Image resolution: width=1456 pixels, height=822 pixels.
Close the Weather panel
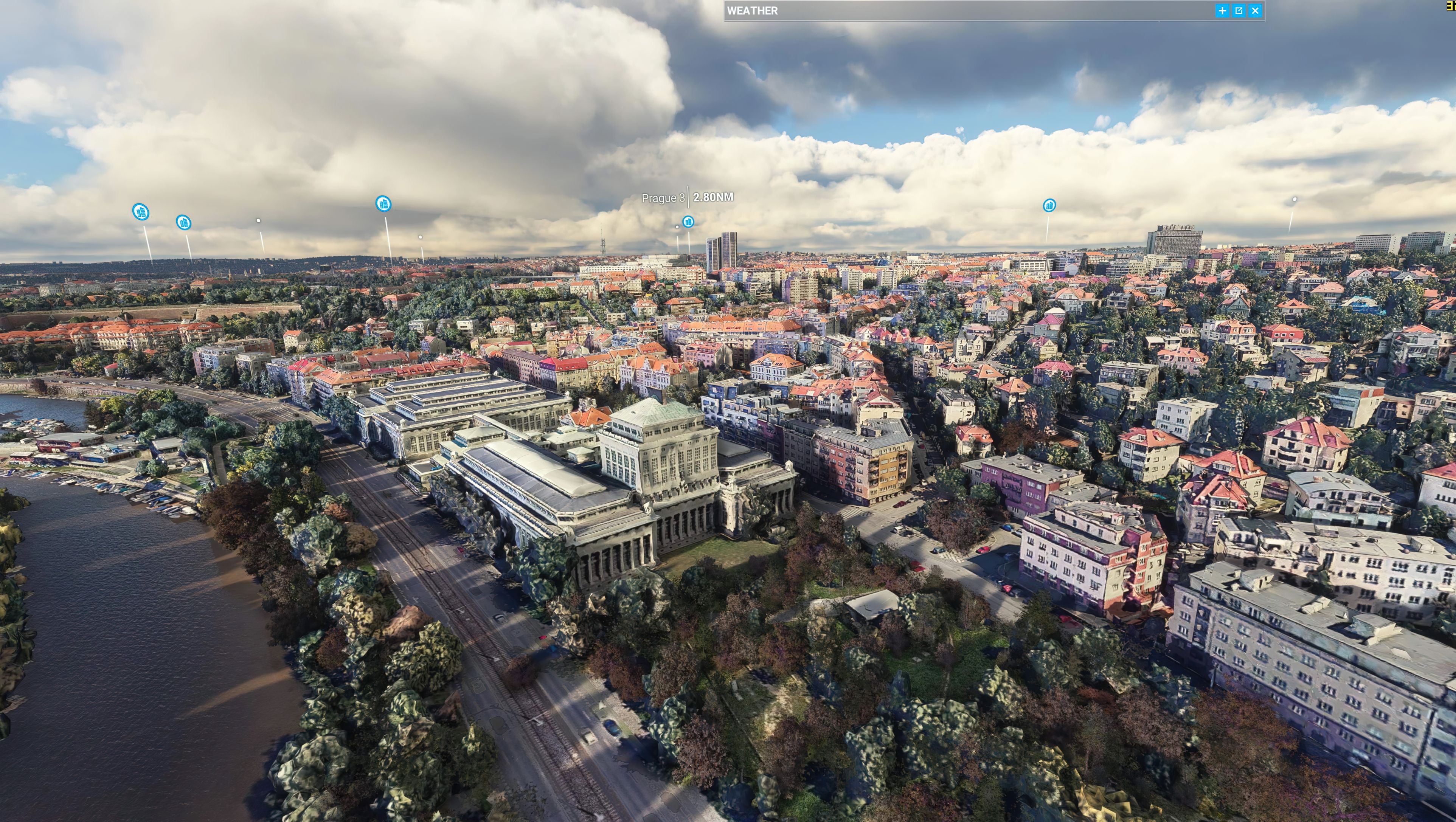(1255, 11)
